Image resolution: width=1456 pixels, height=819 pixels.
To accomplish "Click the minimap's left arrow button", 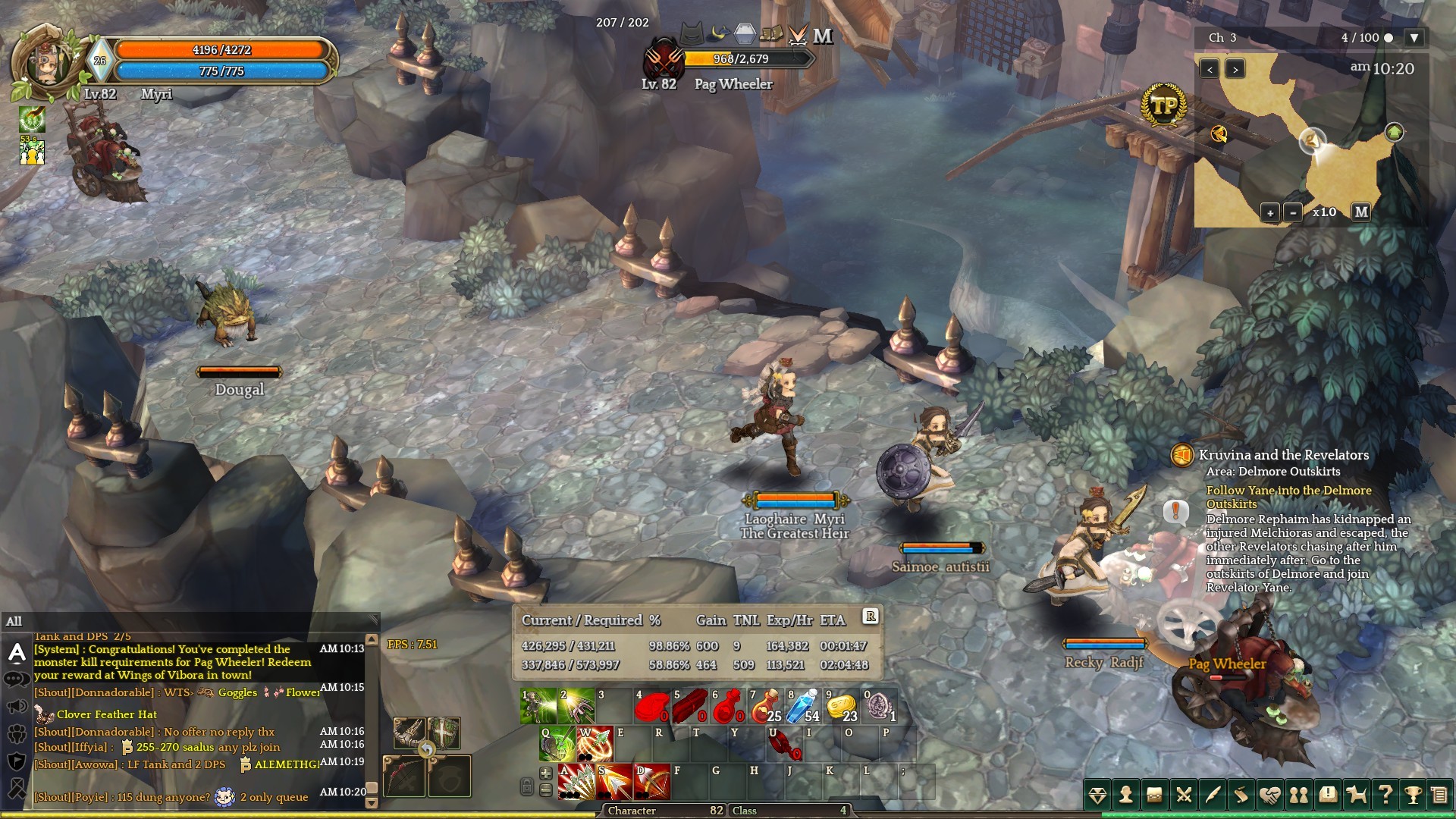I will click(1210, 70).
